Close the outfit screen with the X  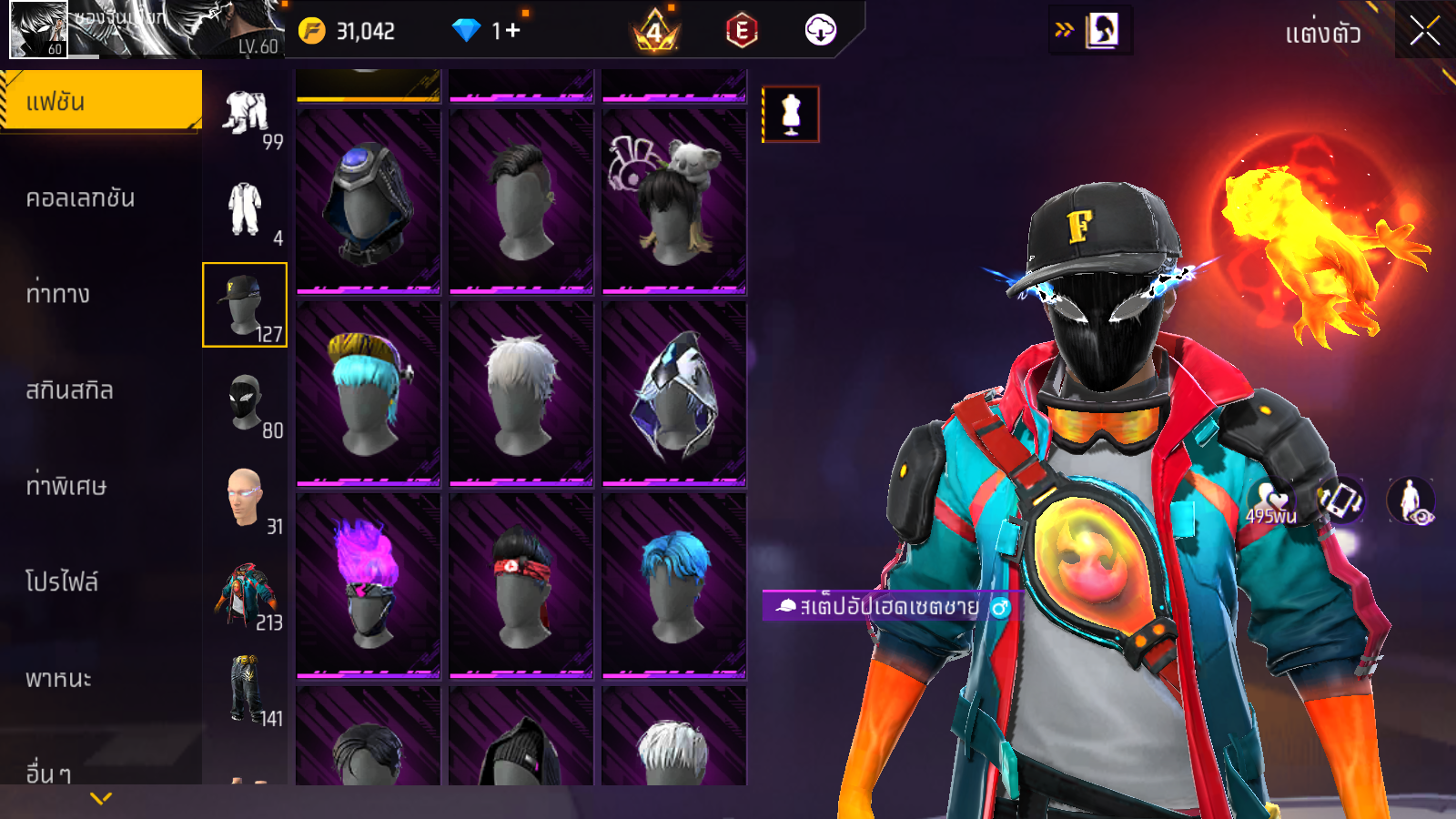coord(1424,32)
